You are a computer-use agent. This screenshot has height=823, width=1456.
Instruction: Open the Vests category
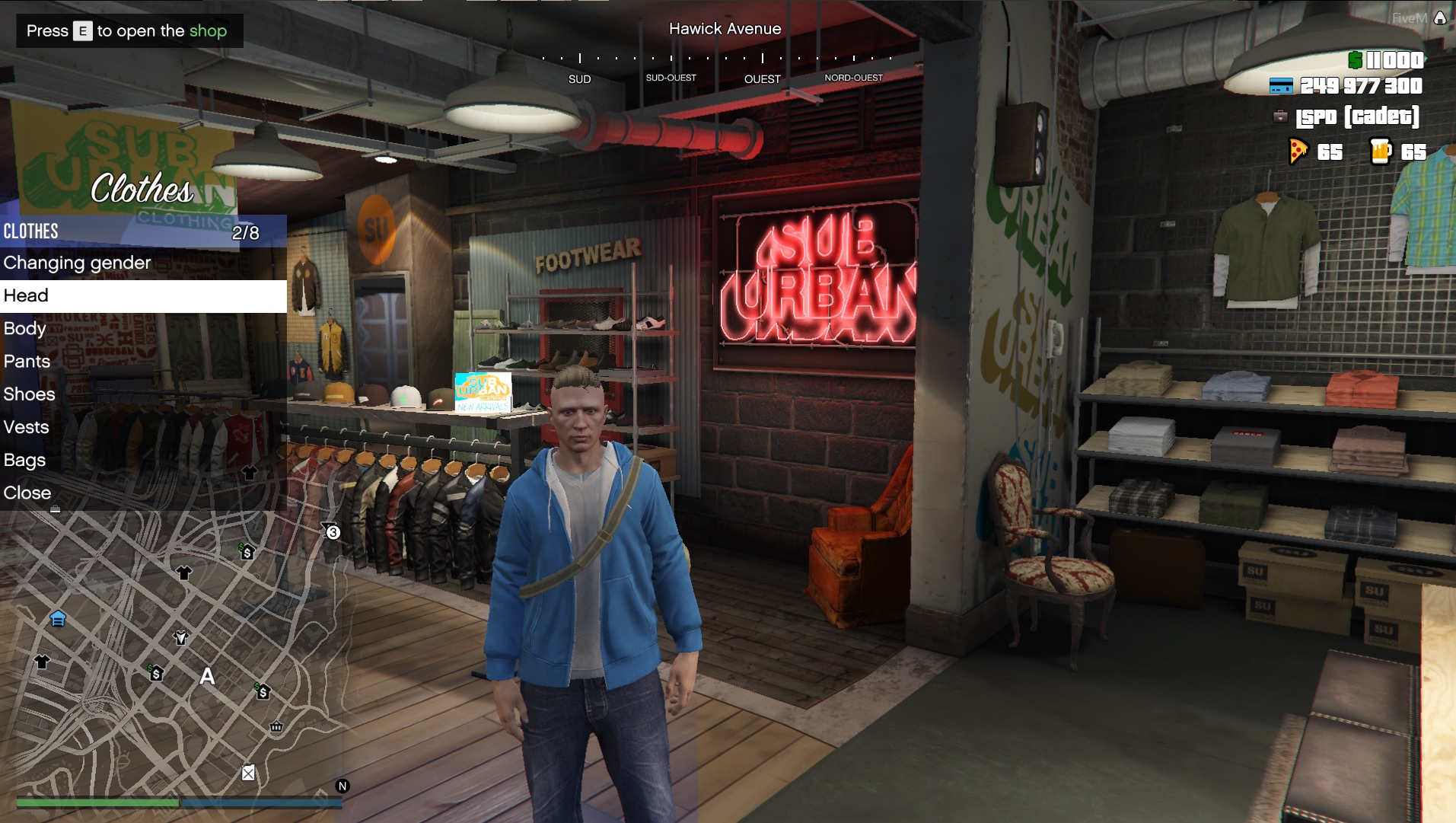click(27, 427)
